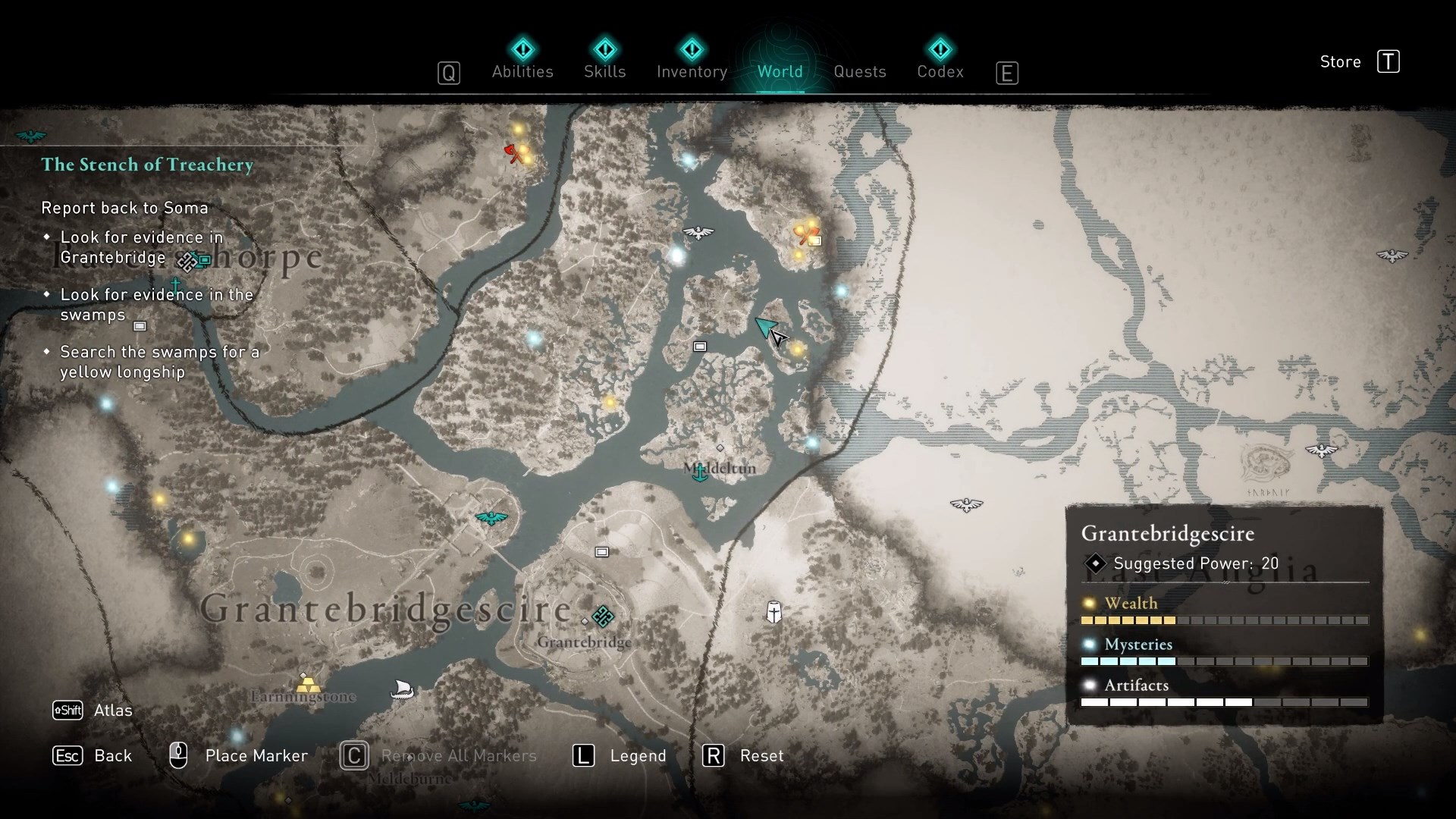Choose the longship icon on the river
The width and height of the screenshot is (1456, 819).
(402, 689)
